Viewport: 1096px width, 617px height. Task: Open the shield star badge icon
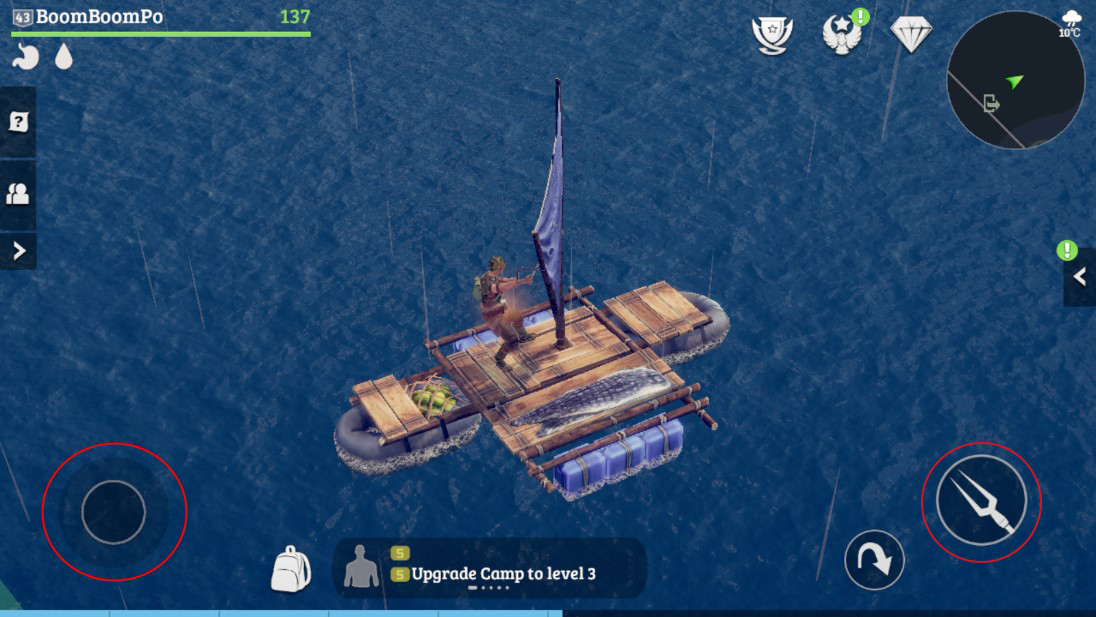point(772,34)
